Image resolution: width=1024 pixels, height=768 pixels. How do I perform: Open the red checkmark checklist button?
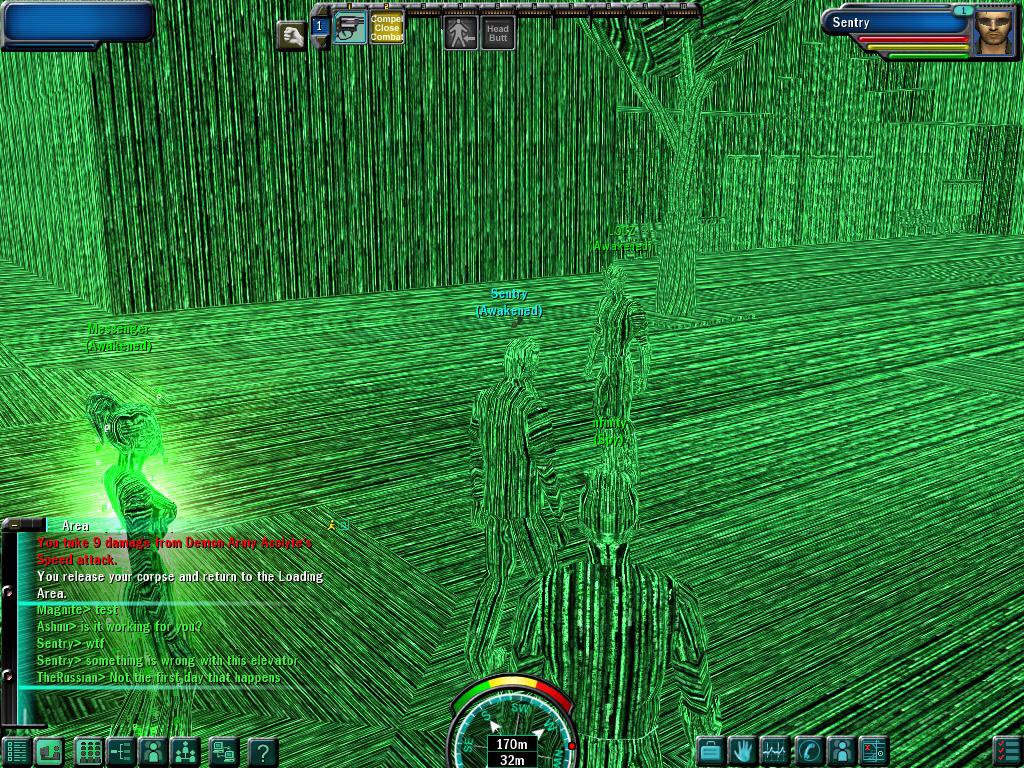[1007, 750]
